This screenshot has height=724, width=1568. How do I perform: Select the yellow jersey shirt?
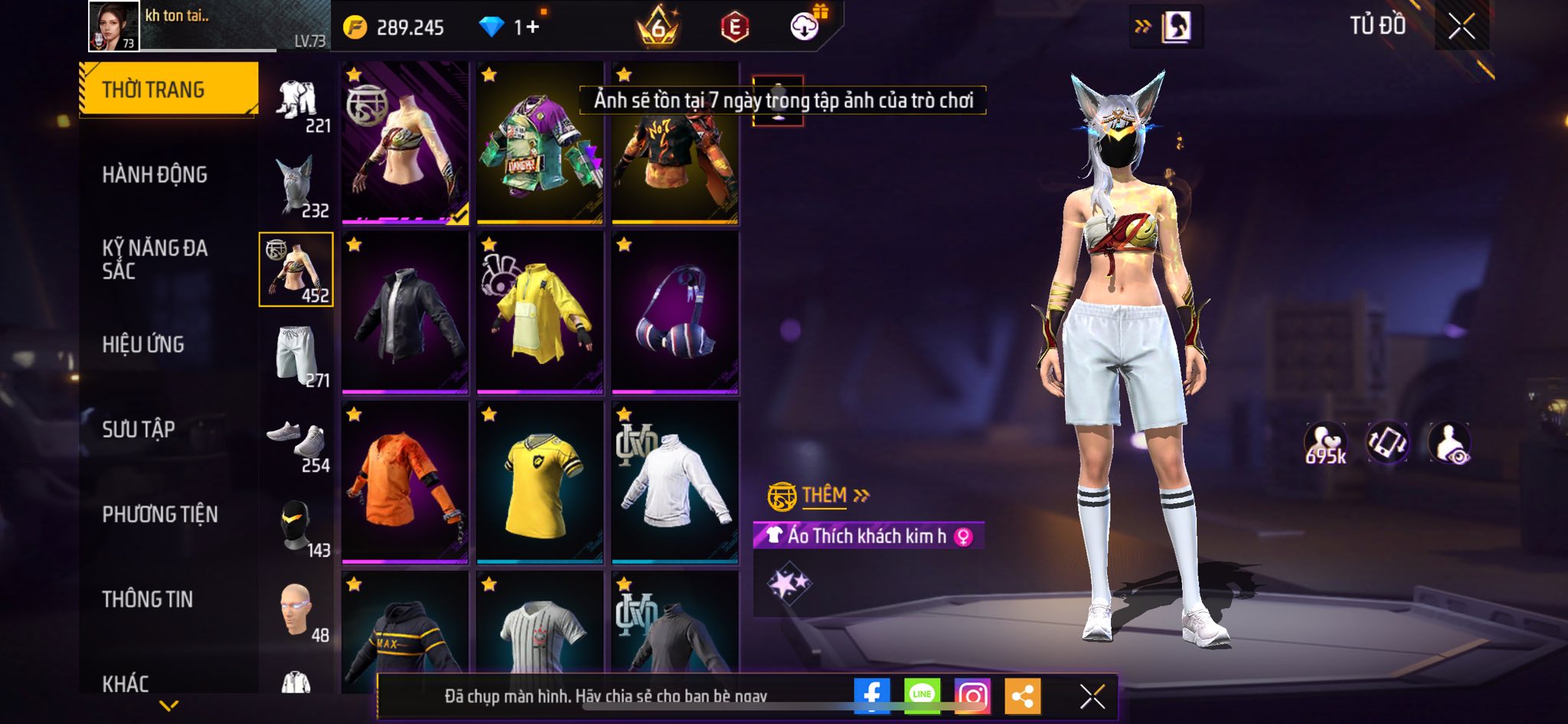pyautogui.click(x=540, y=483)
